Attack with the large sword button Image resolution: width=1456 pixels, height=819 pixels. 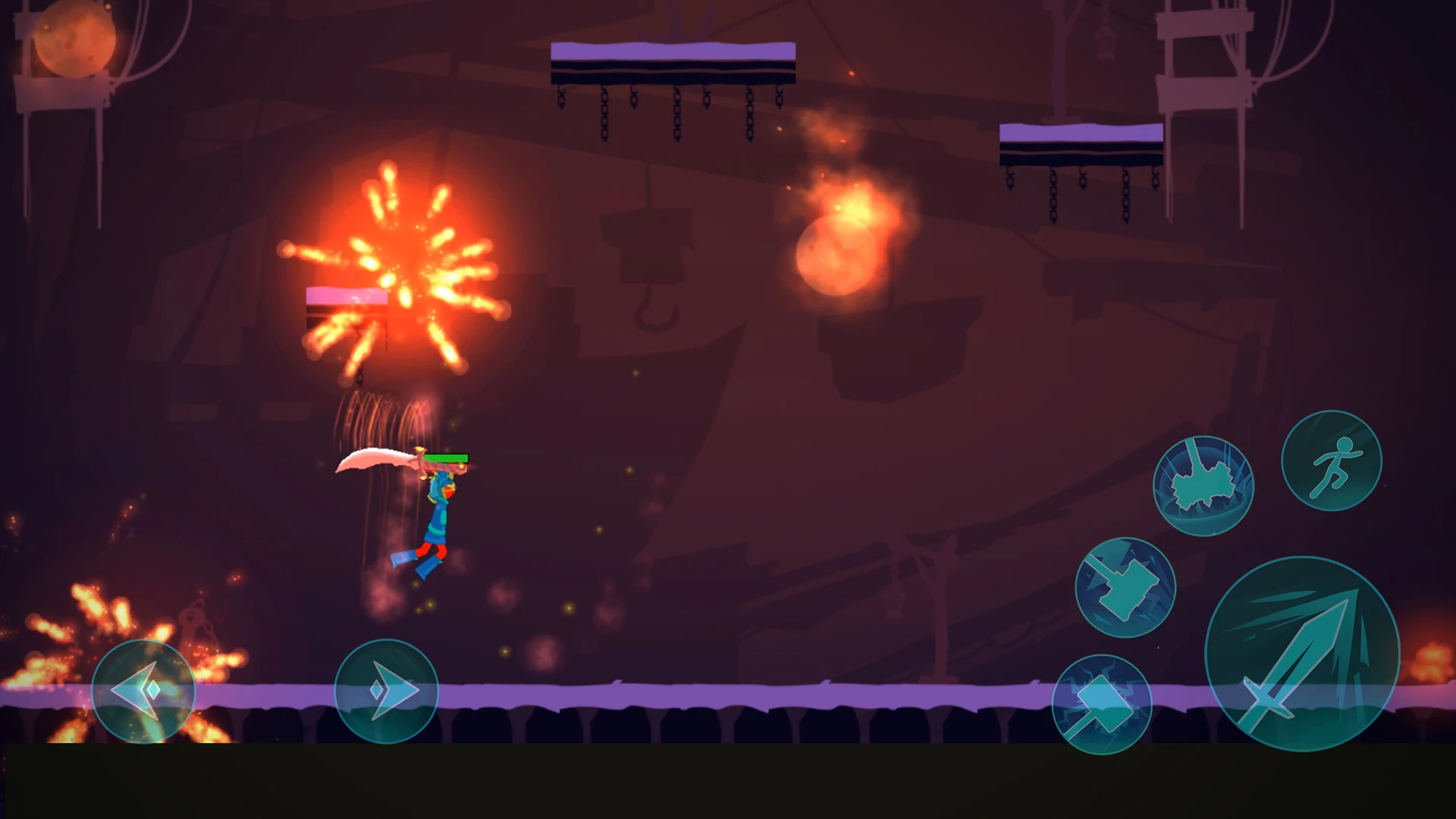pos(1301,654)
